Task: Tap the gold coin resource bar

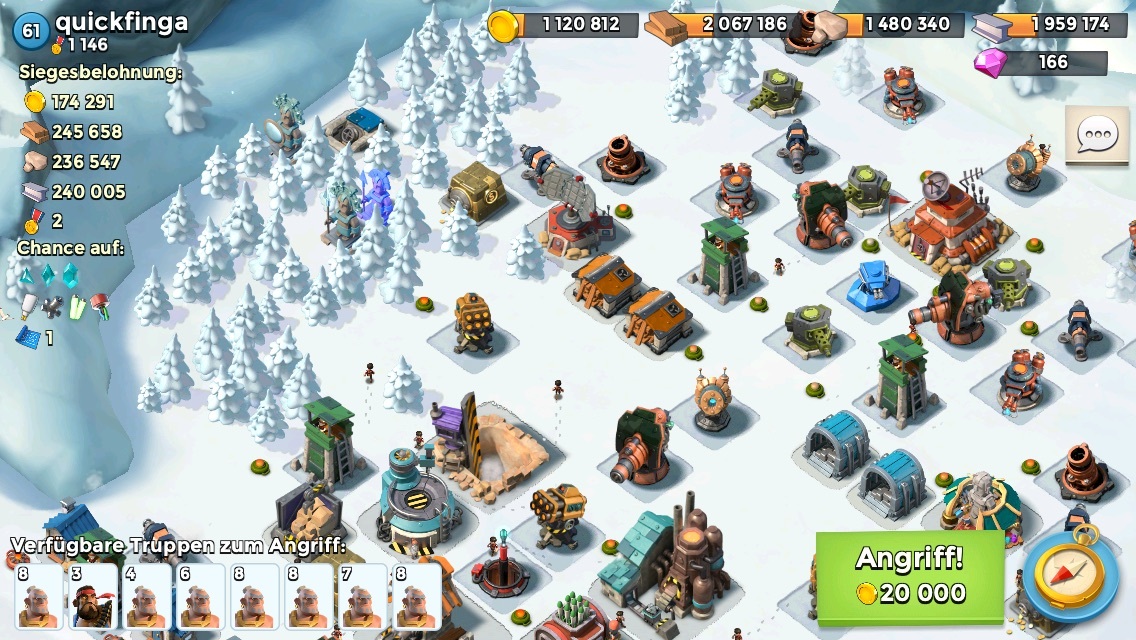Action: point(564,24)
